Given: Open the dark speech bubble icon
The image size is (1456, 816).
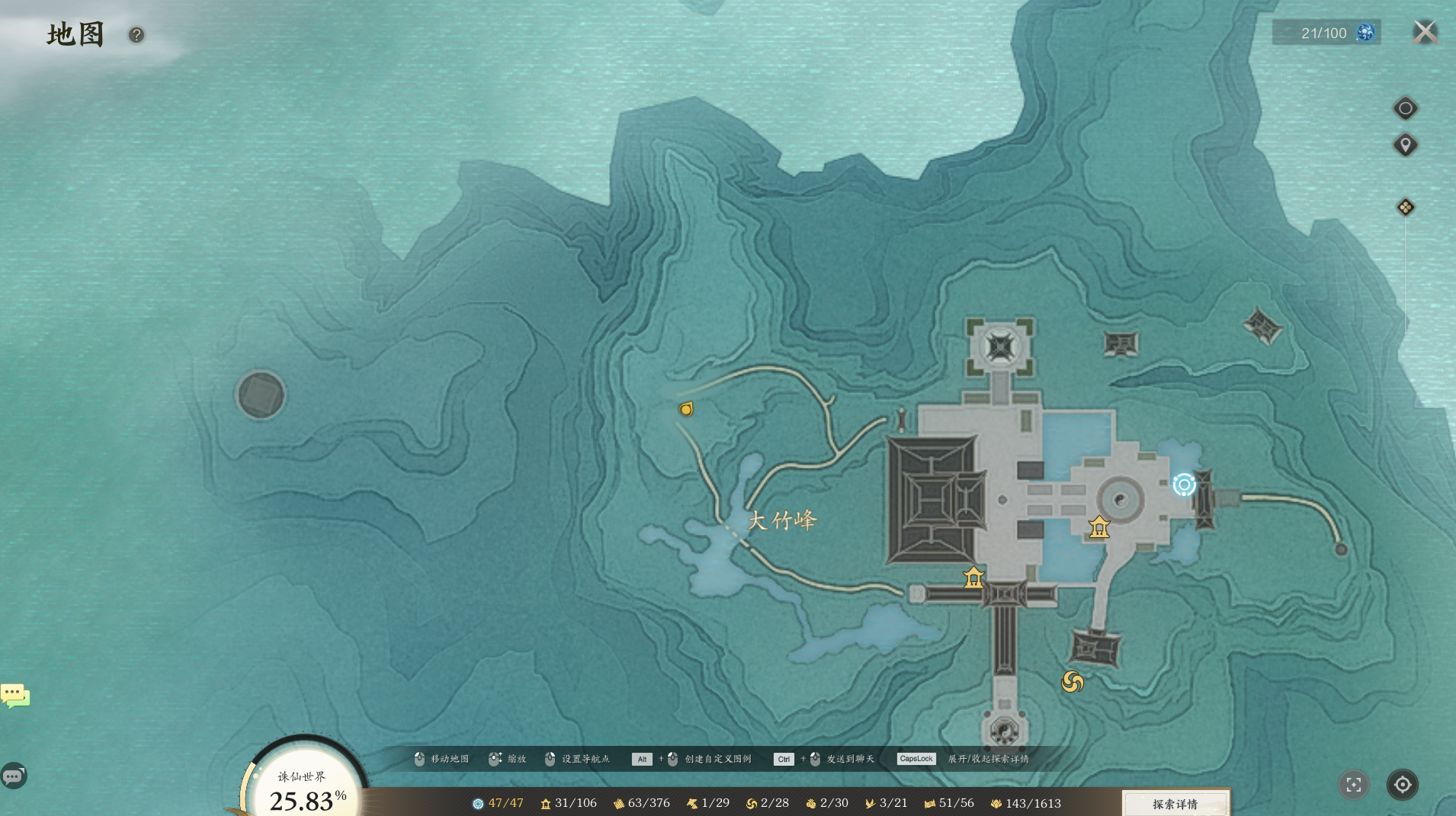Looking at the screenshot, I should [x=13, y=776].
